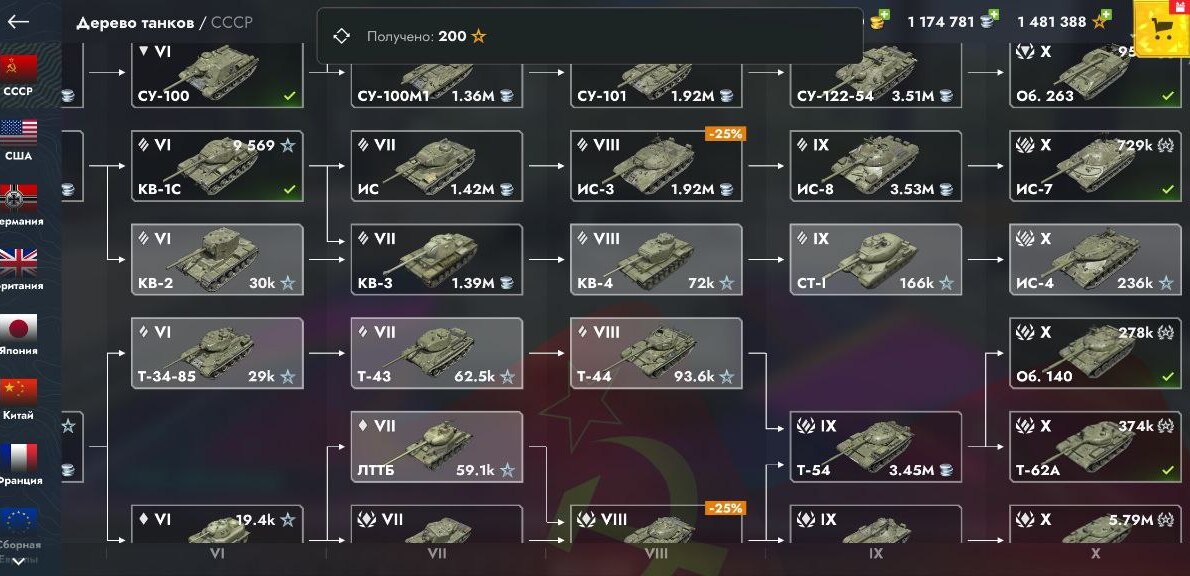The height and width of the screenshot is (576, 1190).
Task: Select the Т-62А tank node
Action: pos(1095,446)
